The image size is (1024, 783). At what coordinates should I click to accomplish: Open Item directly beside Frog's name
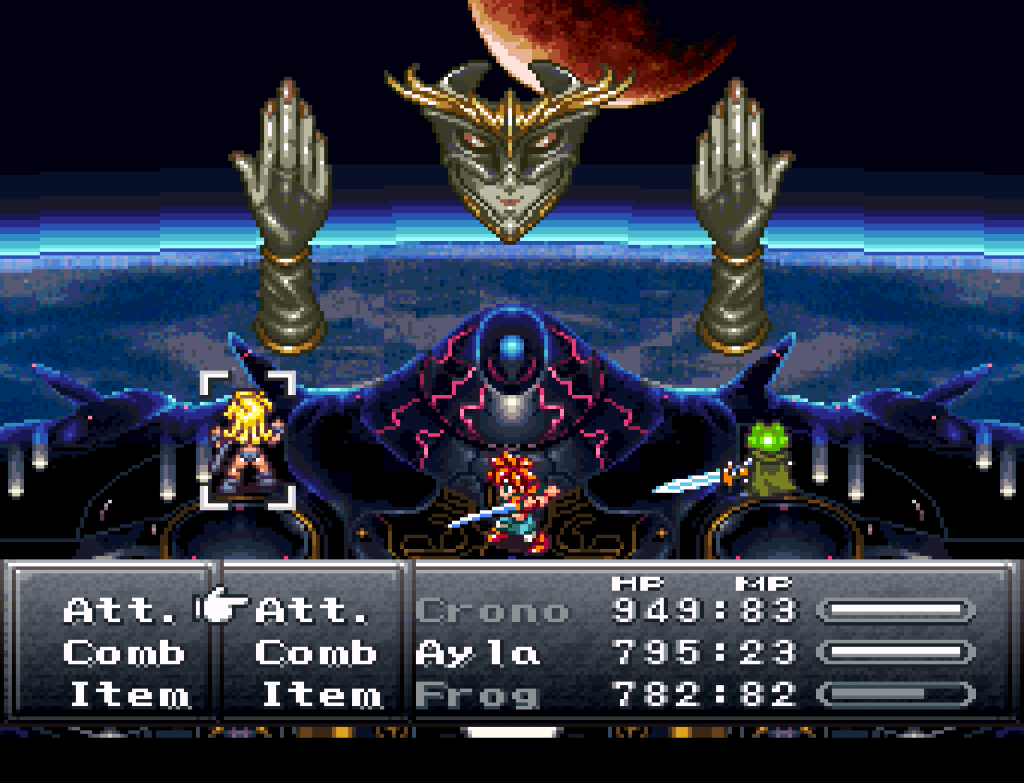[x=321, y=695]
